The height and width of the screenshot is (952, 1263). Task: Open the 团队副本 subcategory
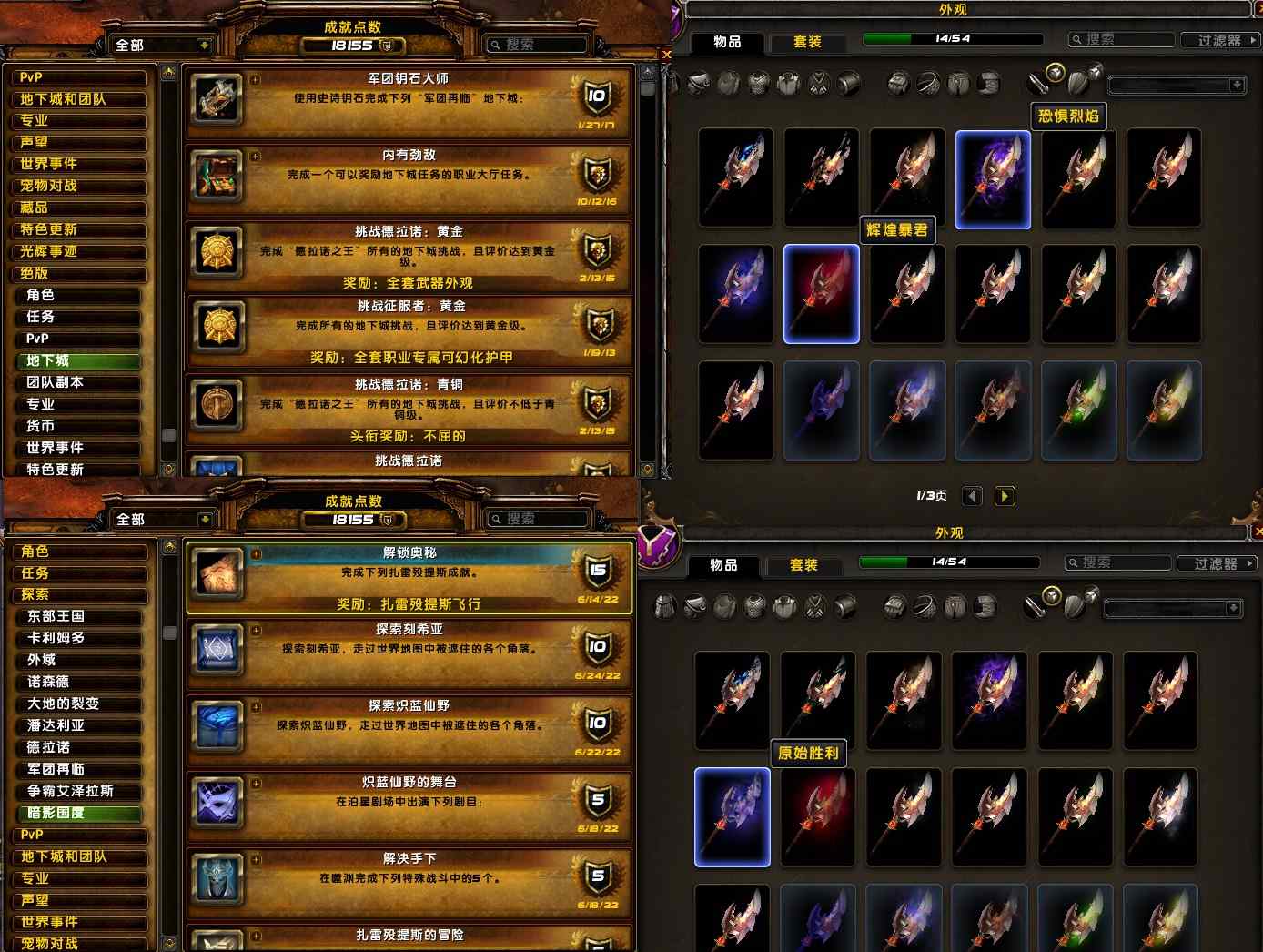coord(82,382)
